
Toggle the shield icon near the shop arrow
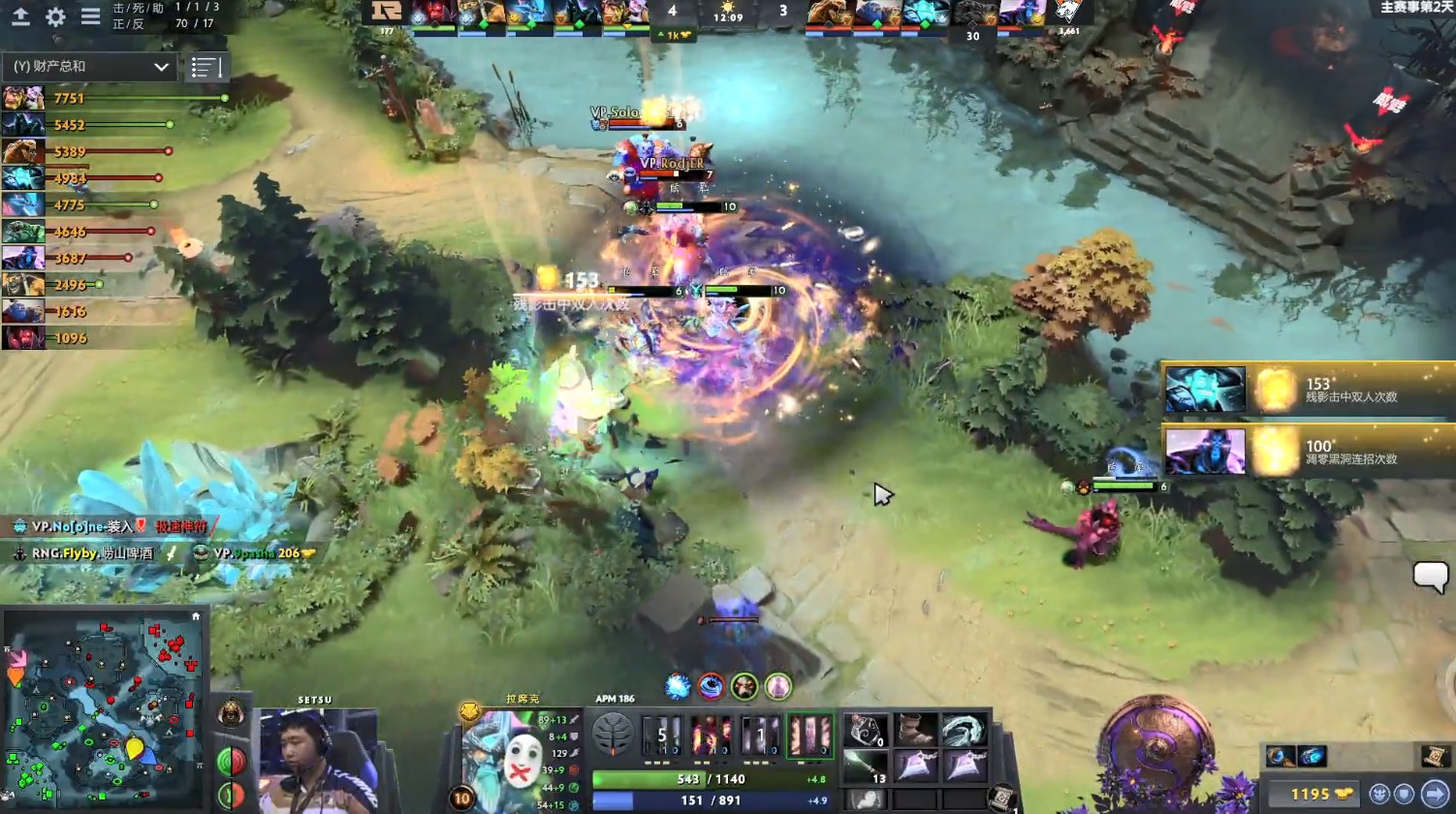click(1404, 793)
